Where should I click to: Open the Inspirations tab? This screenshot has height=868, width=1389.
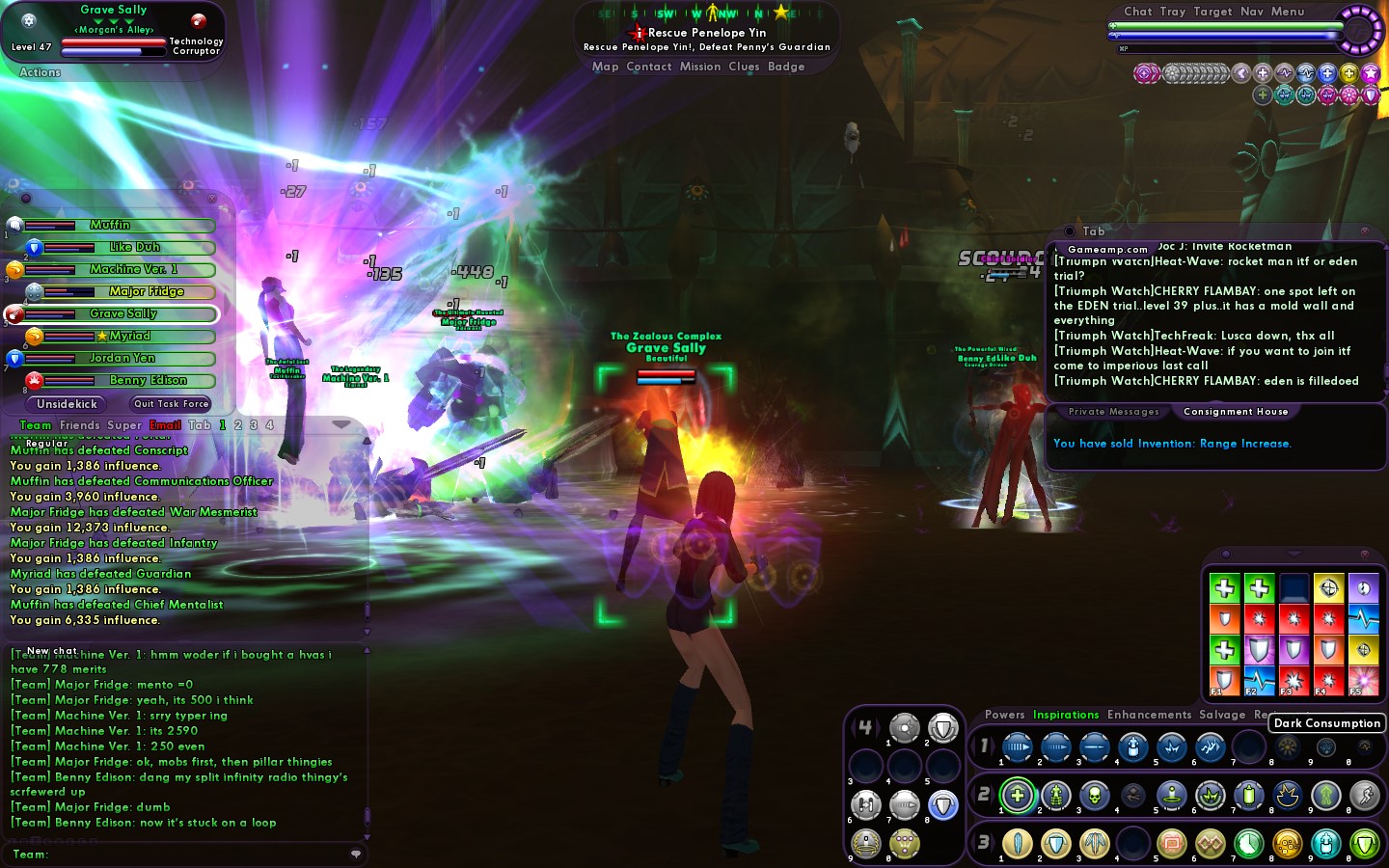[1066, 715]
